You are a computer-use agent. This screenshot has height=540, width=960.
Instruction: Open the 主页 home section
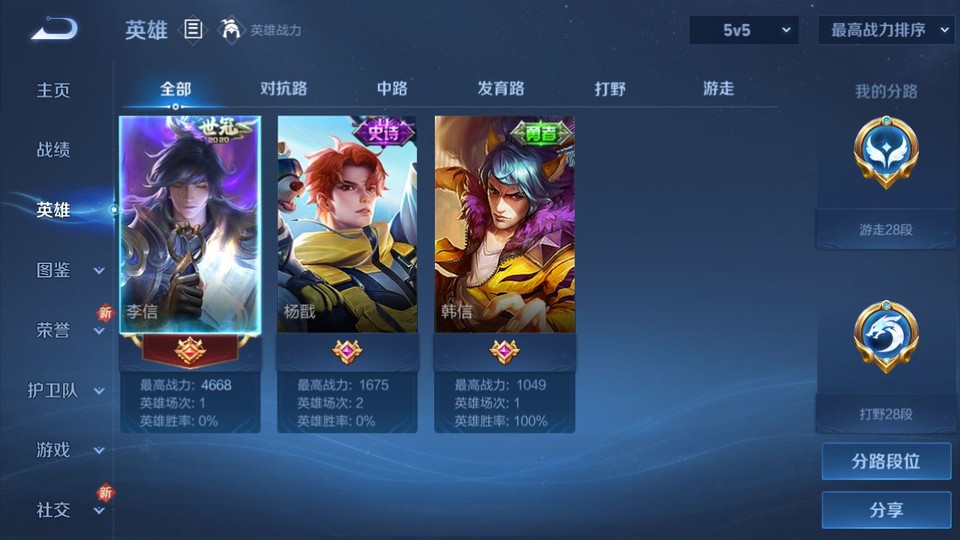tap(54, 90)
